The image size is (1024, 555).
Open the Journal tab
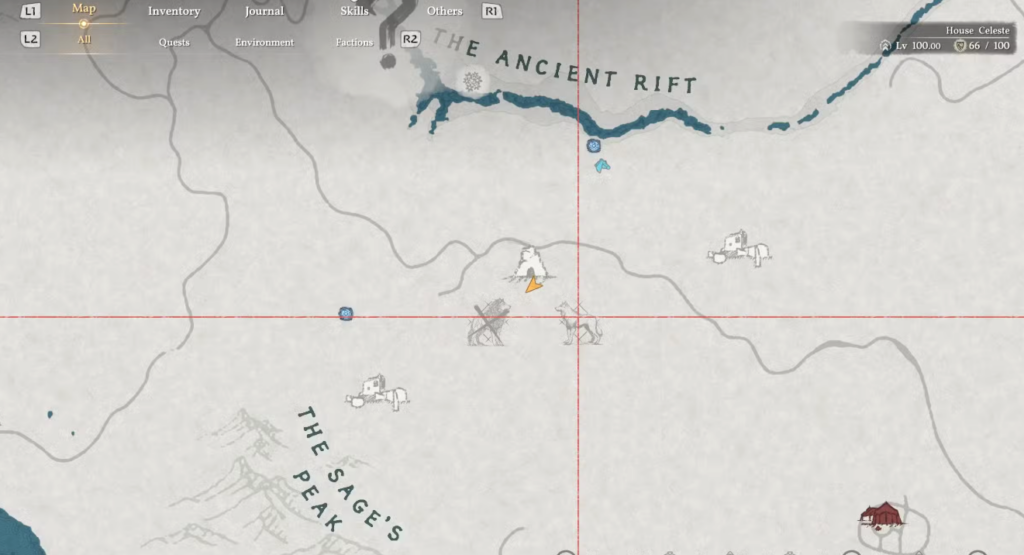click(265, 11)
